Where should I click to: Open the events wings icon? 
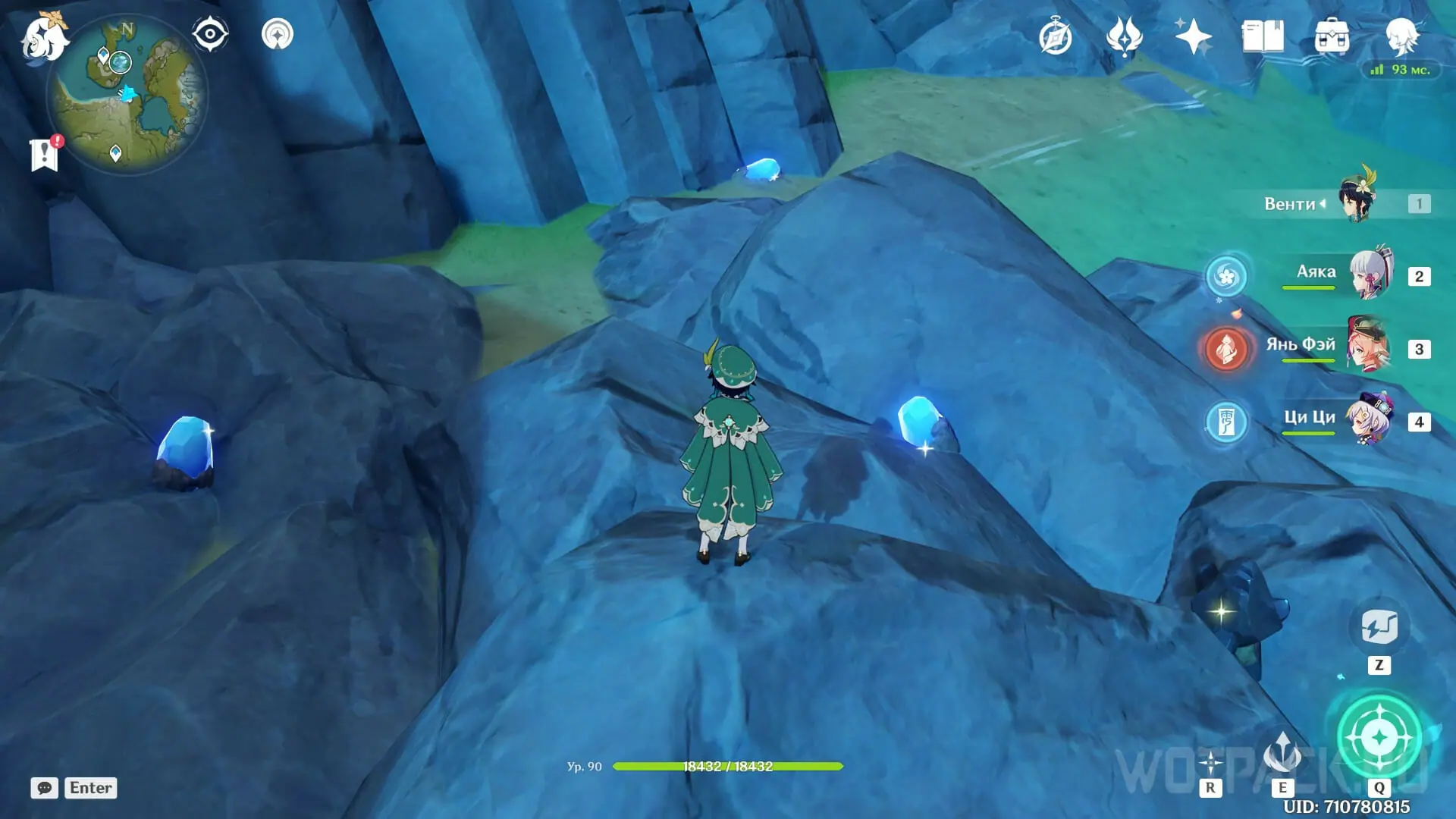click(x=1124, y=36)
